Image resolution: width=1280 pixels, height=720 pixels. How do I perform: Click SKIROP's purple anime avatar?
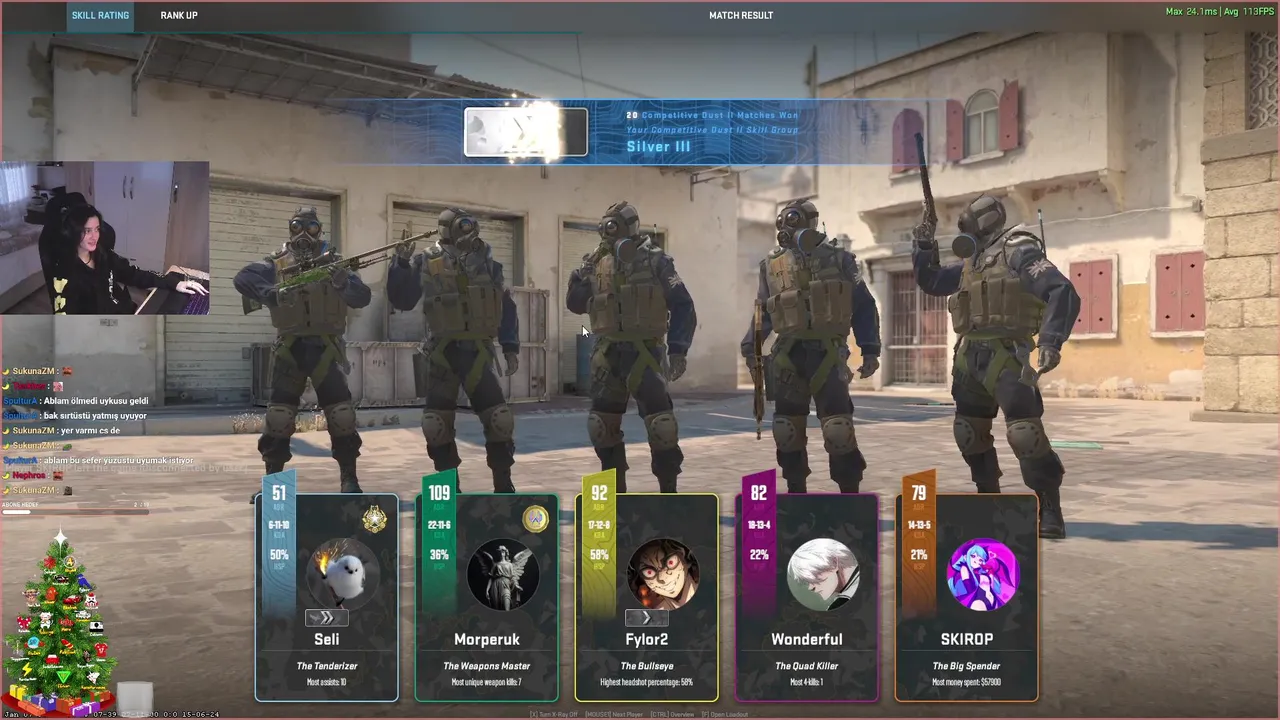(x=982, y=575)
